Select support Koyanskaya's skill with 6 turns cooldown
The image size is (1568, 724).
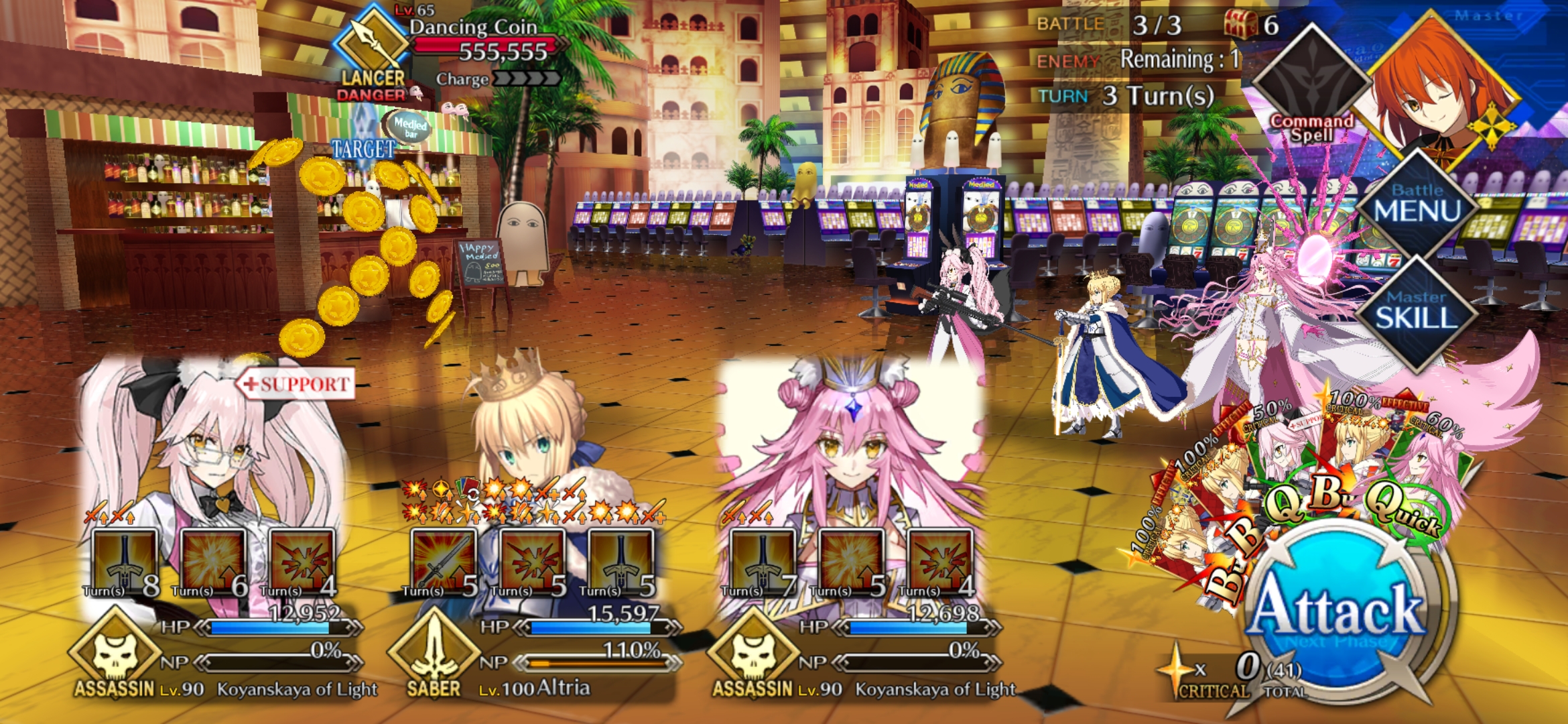pos(213,563)
